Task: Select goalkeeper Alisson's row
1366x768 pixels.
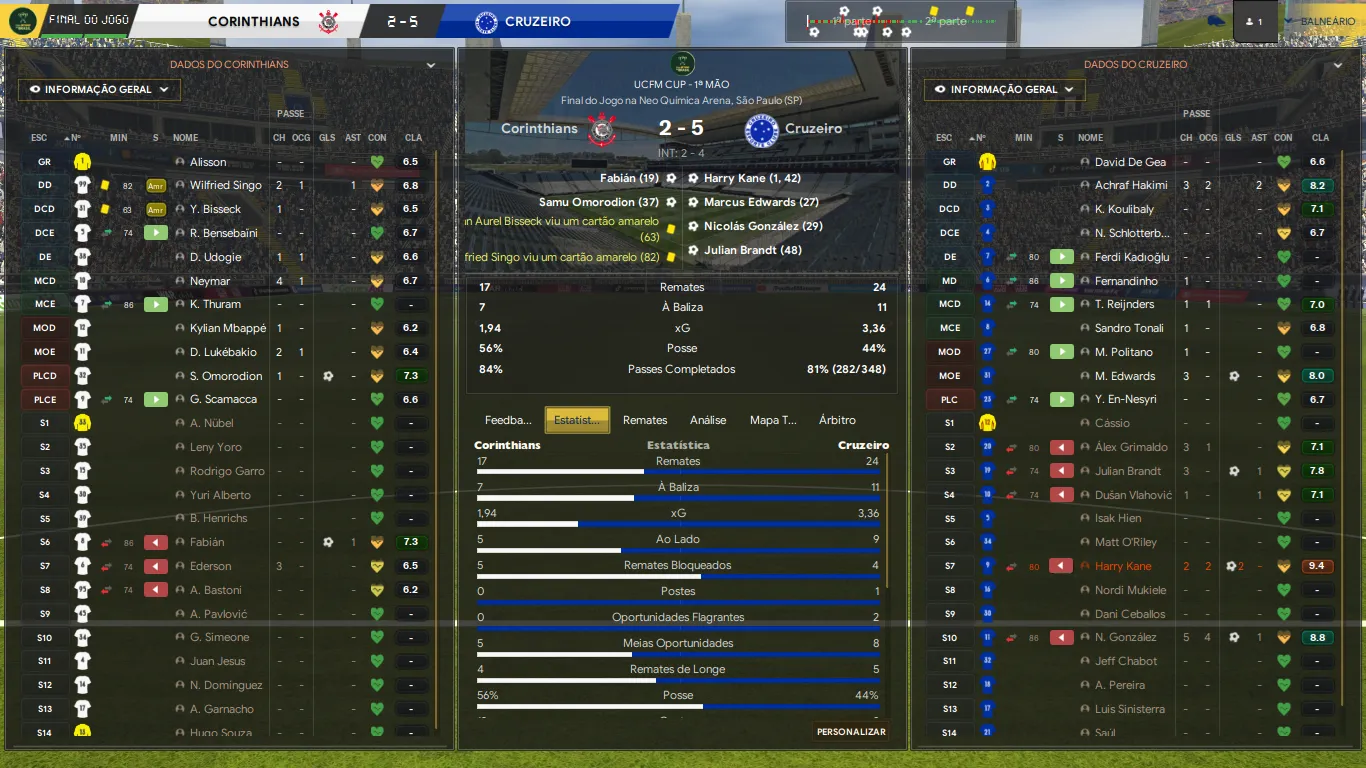Action: 208,162
